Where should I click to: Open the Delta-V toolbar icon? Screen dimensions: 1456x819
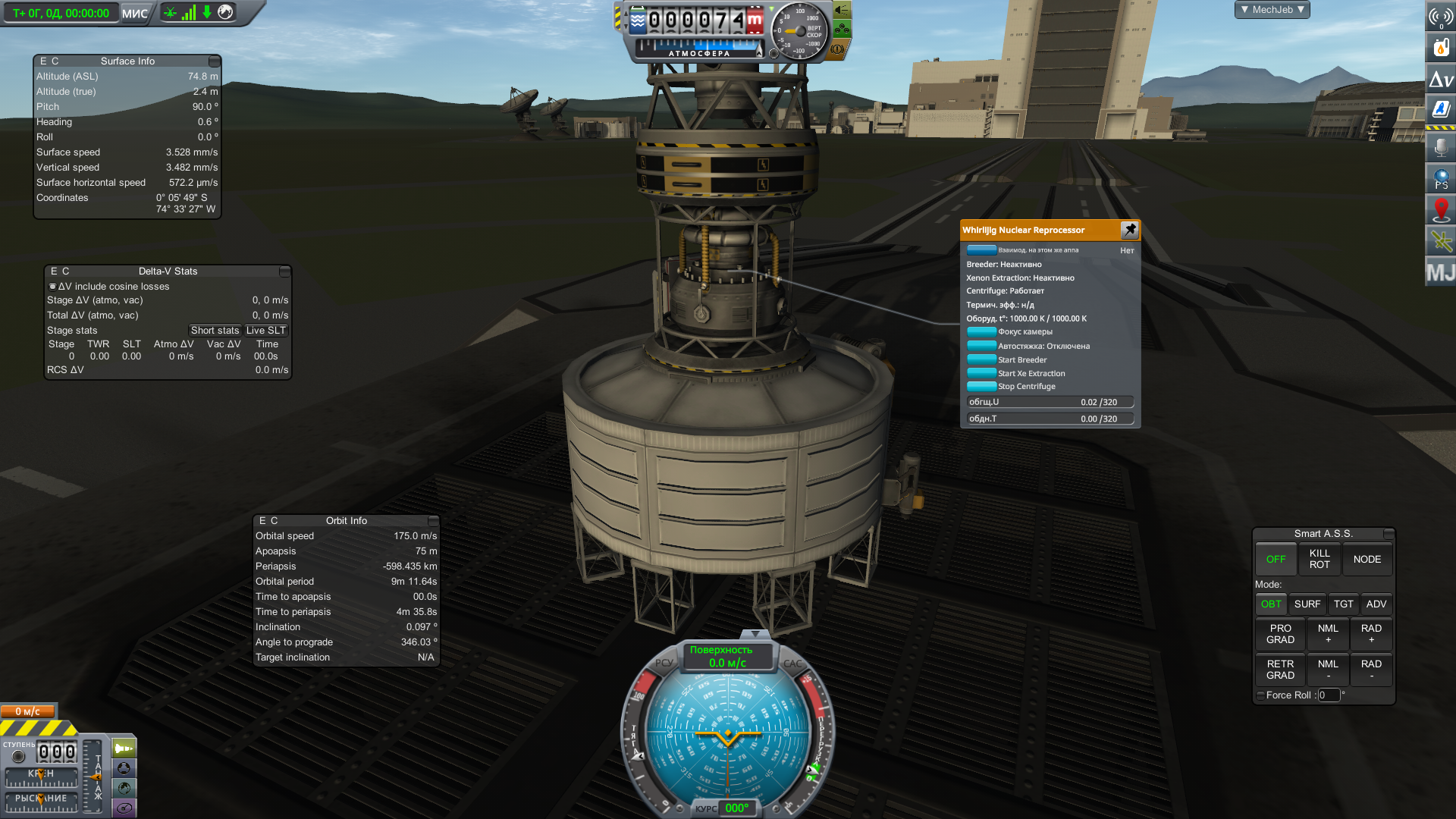click(x=1440, y=79)
